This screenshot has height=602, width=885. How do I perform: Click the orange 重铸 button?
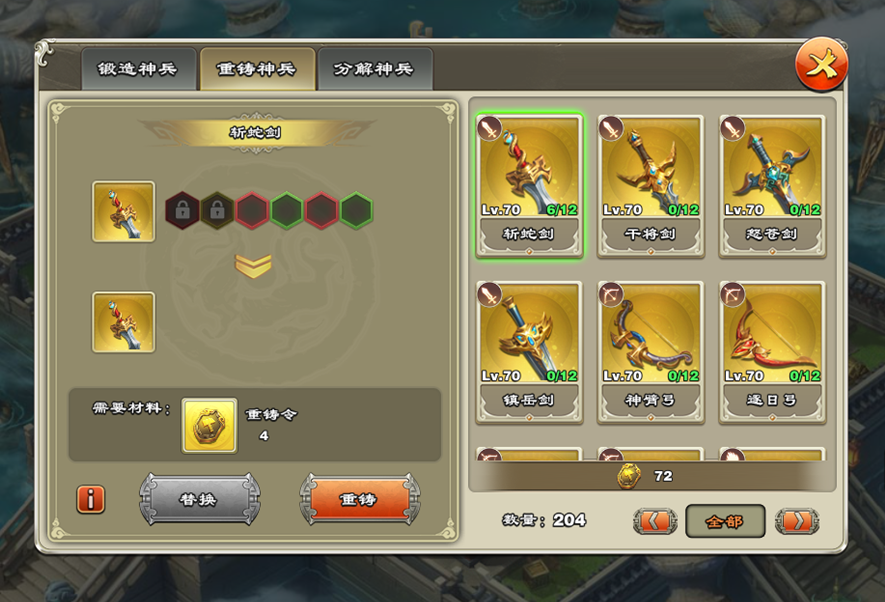(x=359, y=498)
